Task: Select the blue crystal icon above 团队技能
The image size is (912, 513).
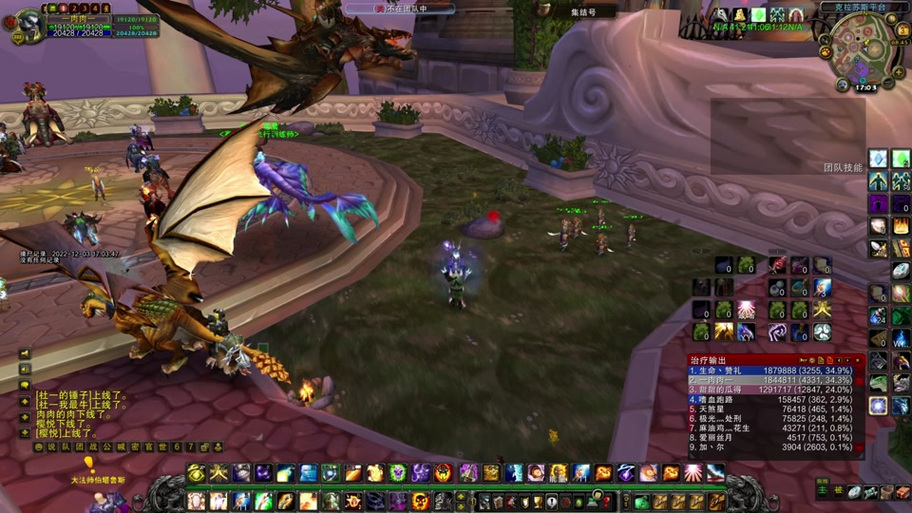Action: (877, 159)
